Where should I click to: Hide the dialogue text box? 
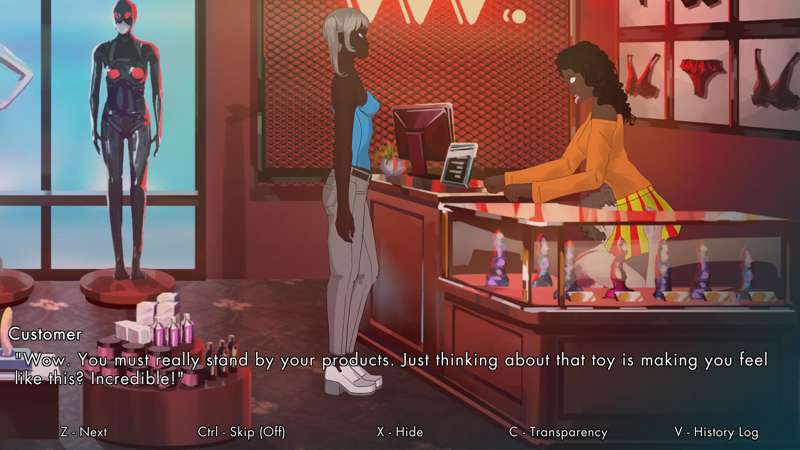399,432
